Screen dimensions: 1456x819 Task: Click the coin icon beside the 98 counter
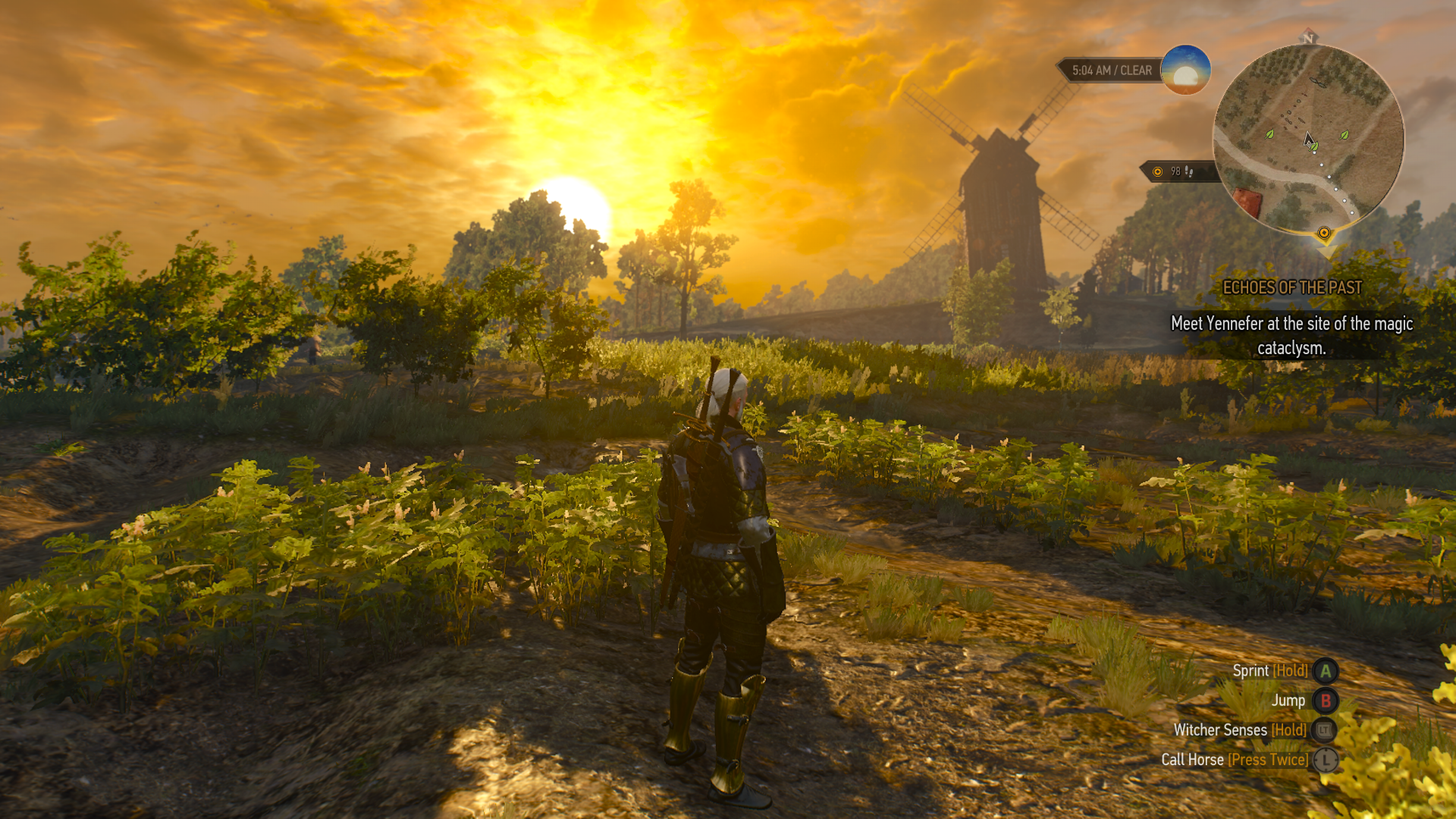tap(1158, 171)
